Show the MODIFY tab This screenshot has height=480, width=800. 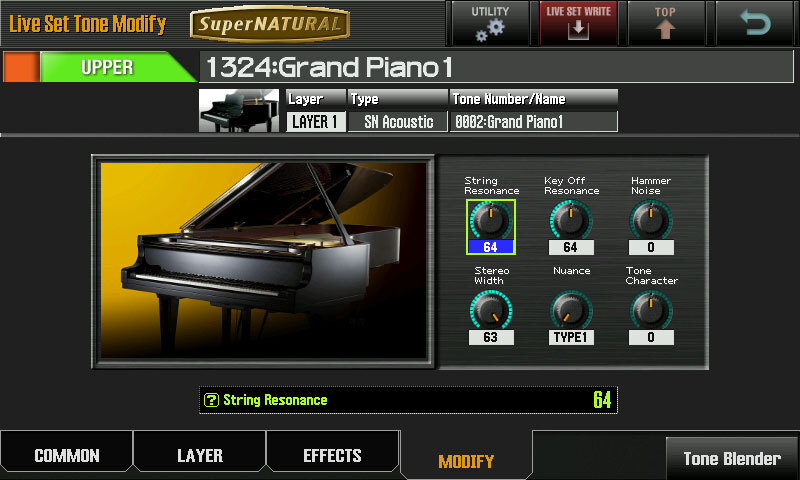pos(466,461)
